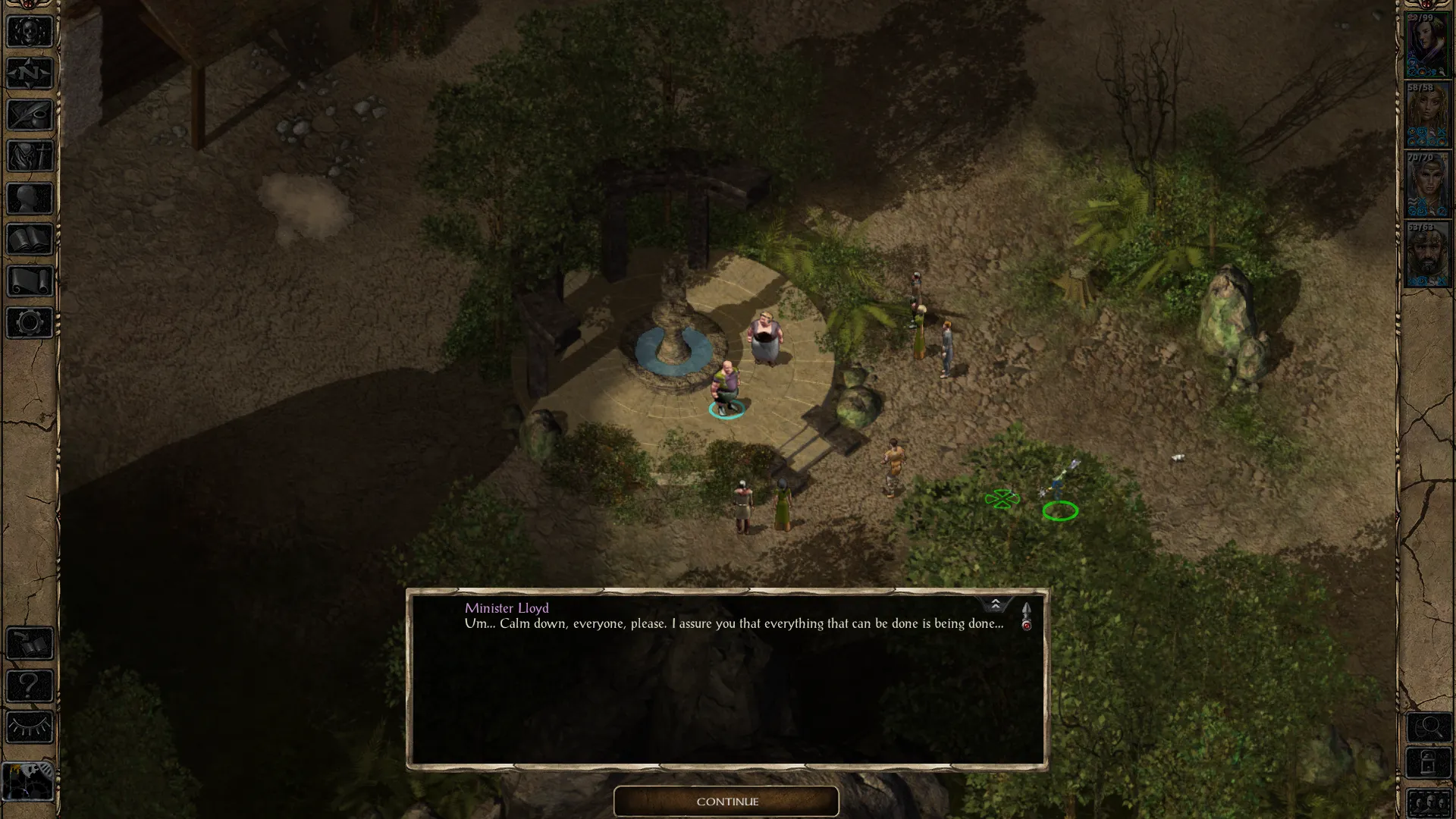
Task: Expand the dialogue box with the up-arrow chevrons
Action: [995, 604]
